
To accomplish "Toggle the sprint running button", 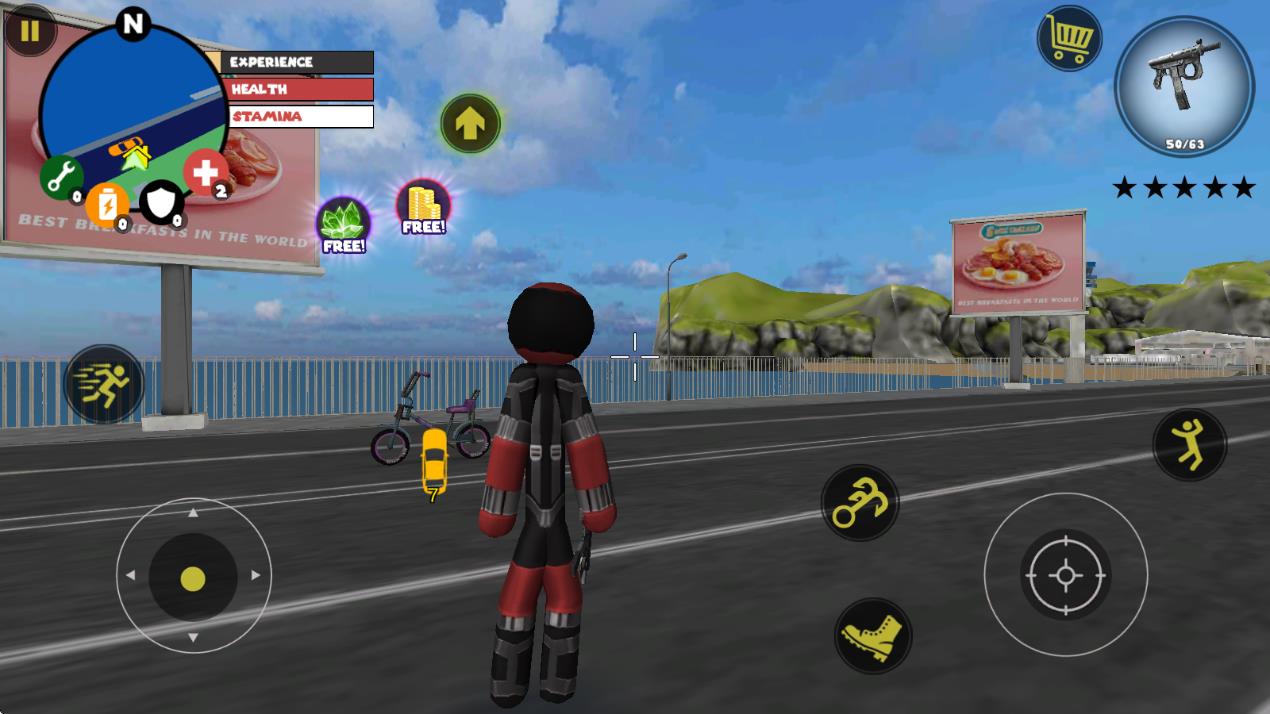I will pos(103,384).
